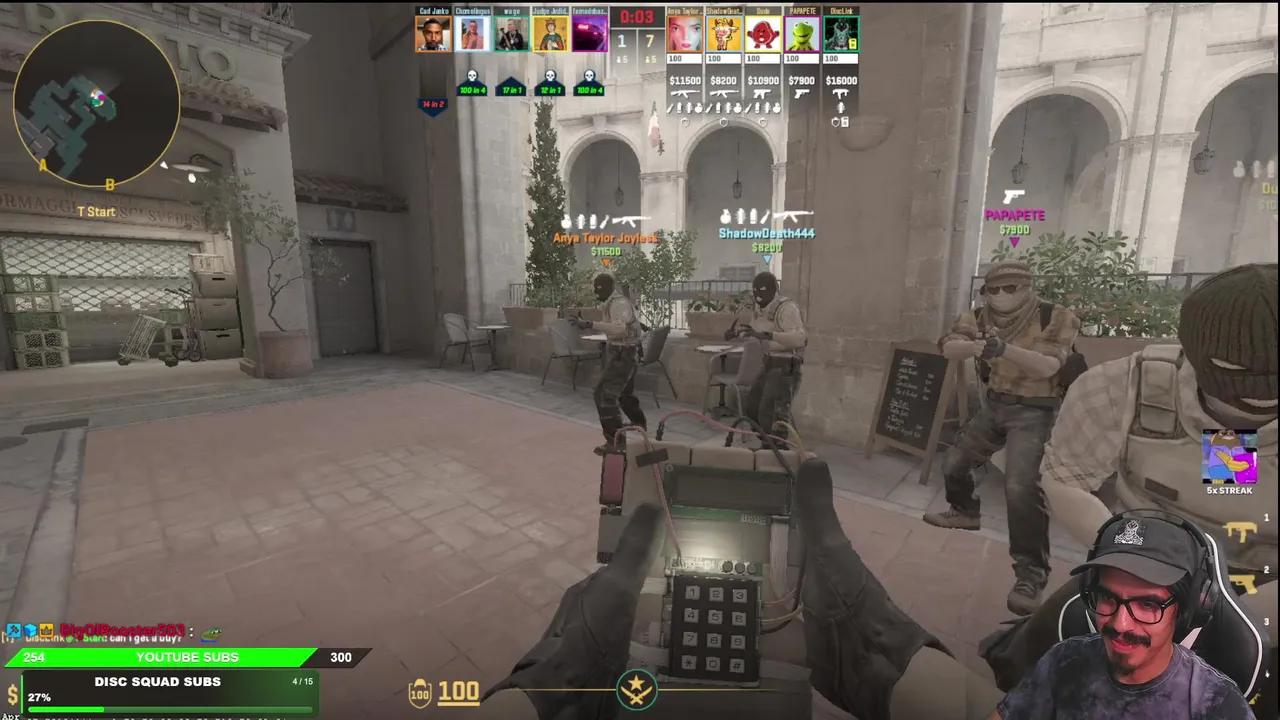Click Kermit avatar portrait of PAPAPETE
This screenshot has width=1280, height=720.
pos(800,33)
